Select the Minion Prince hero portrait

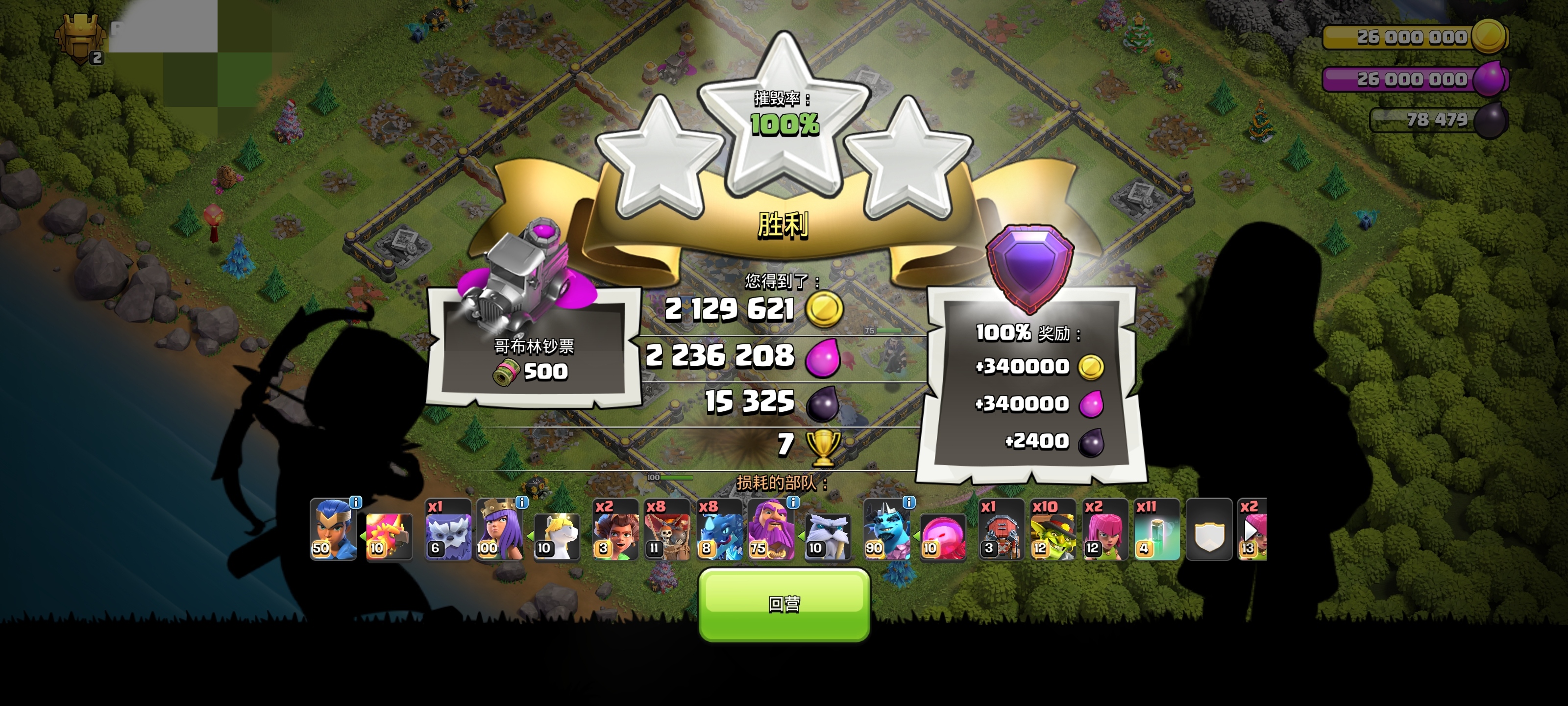pyautogui.click(x=886, y=530)
